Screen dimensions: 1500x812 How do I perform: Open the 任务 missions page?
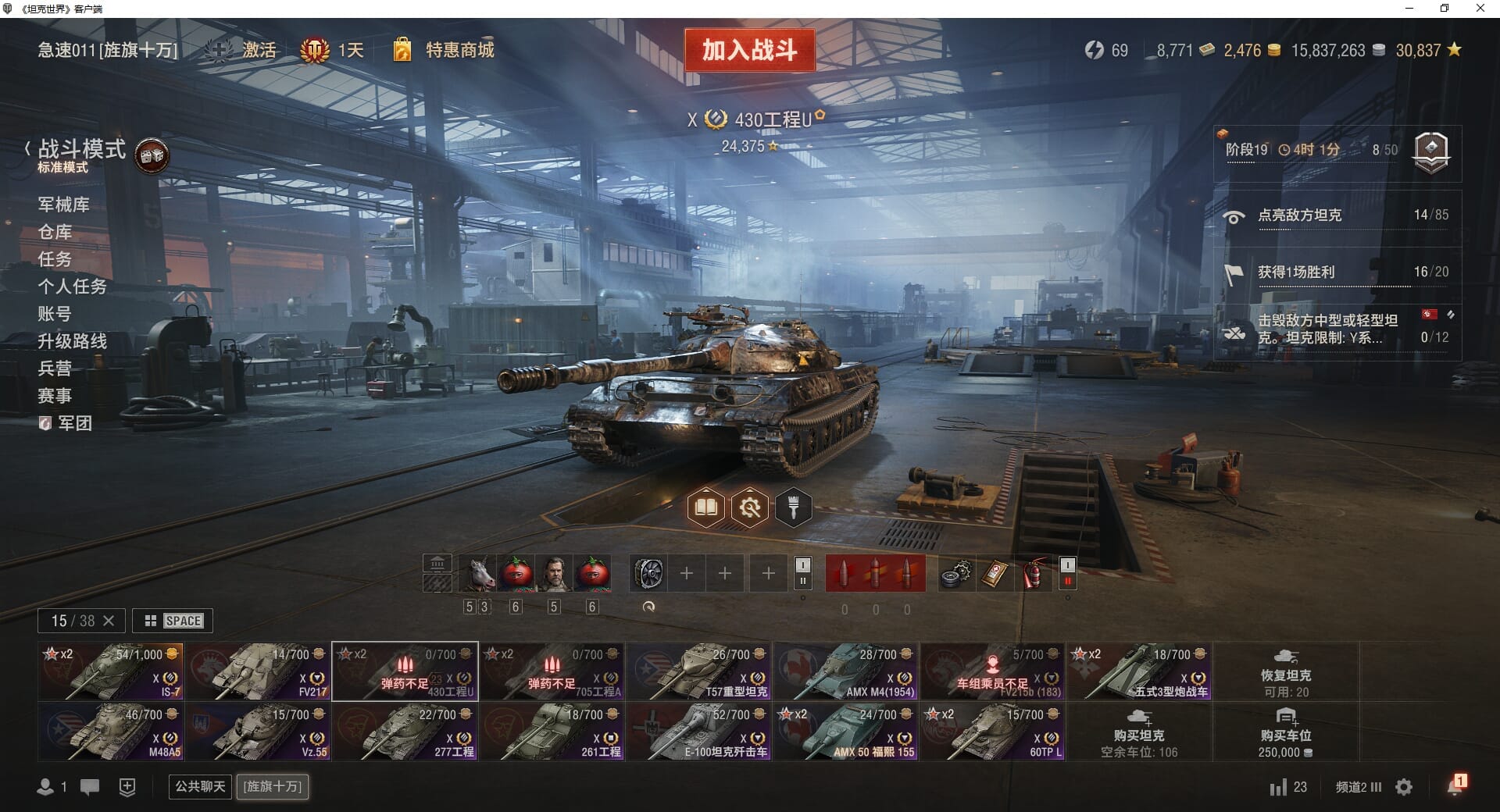[55, 259]
